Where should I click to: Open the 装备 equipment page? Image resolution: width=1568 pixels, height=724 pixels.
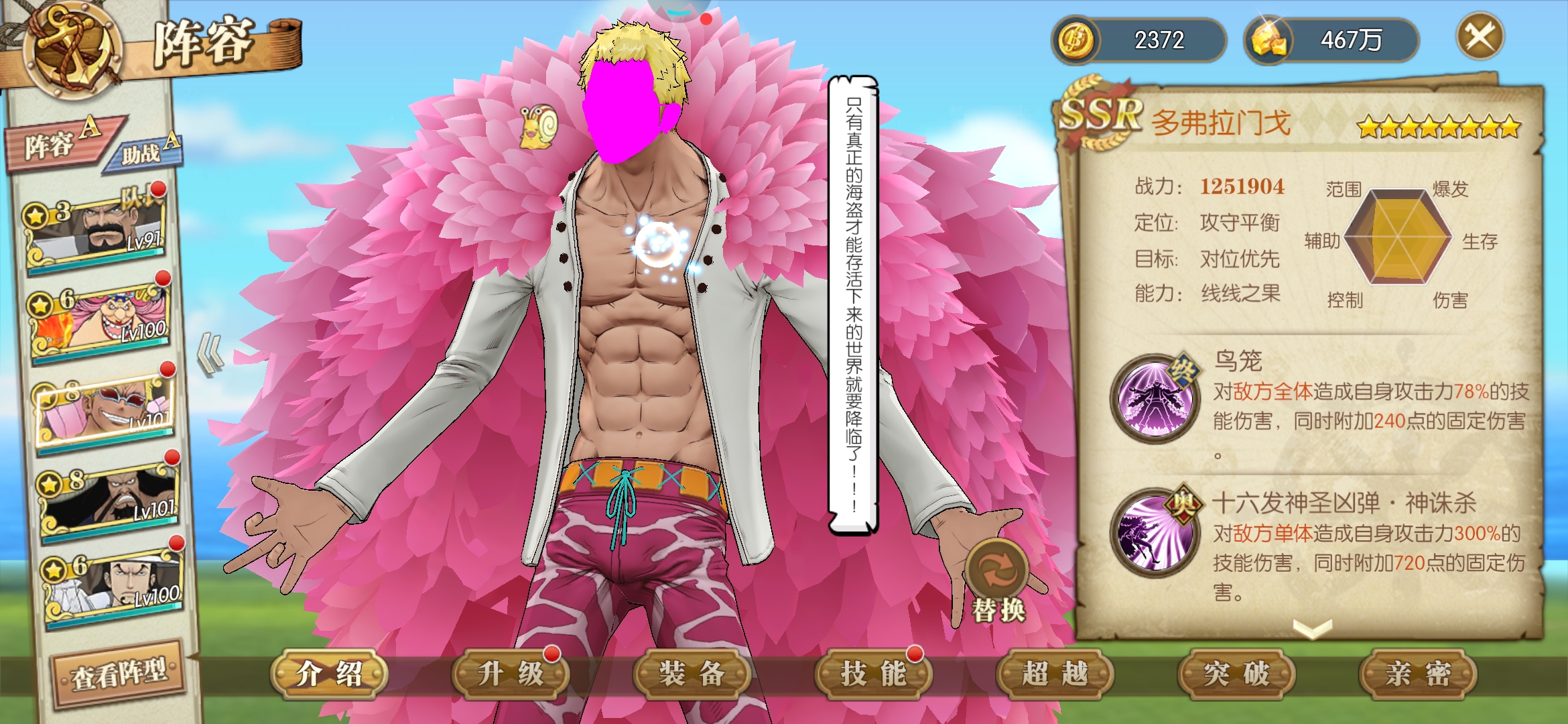click(x=692, y=674)
